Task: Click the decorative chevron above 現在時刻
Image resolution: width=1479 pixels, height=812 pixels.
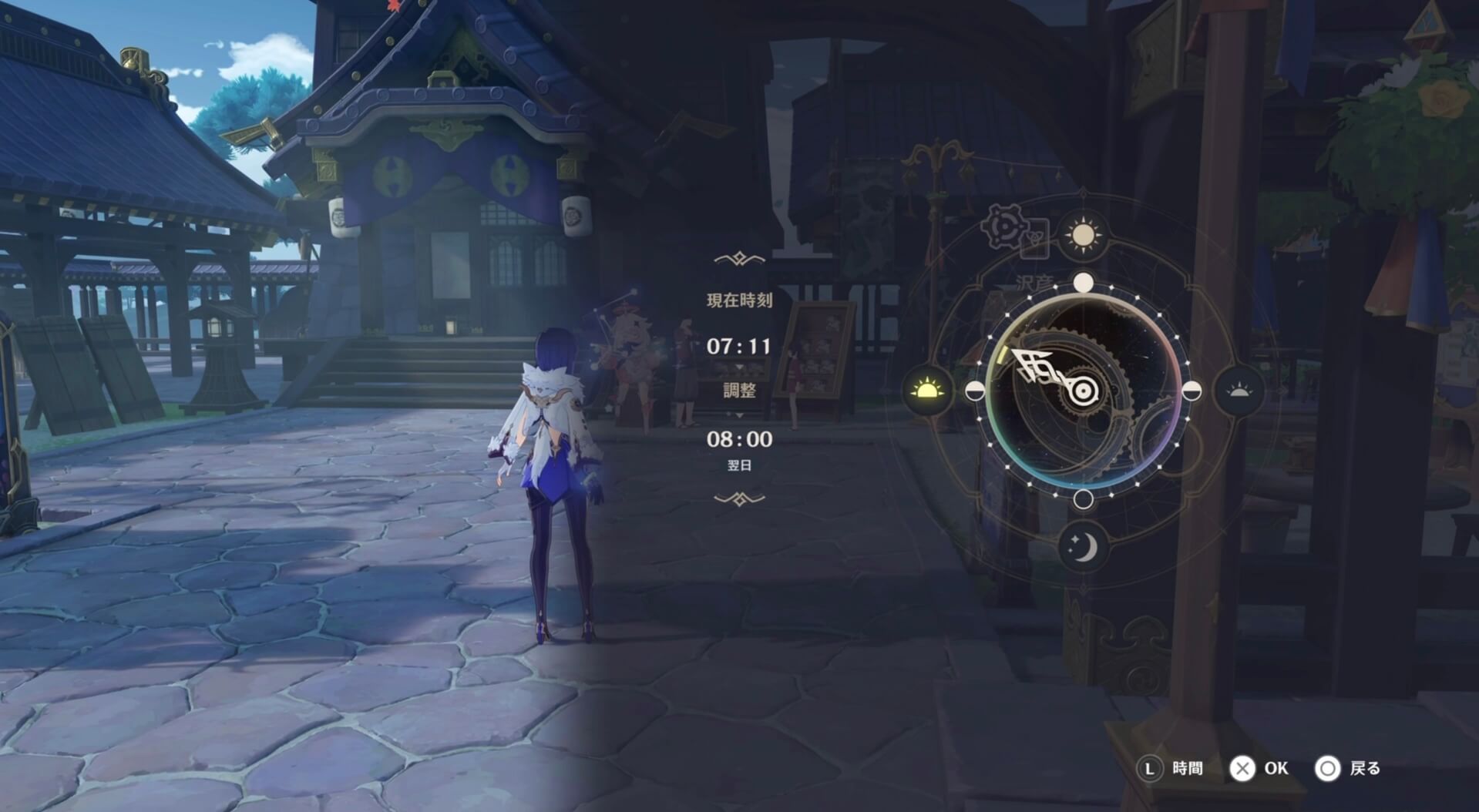Action: [740, 257]
